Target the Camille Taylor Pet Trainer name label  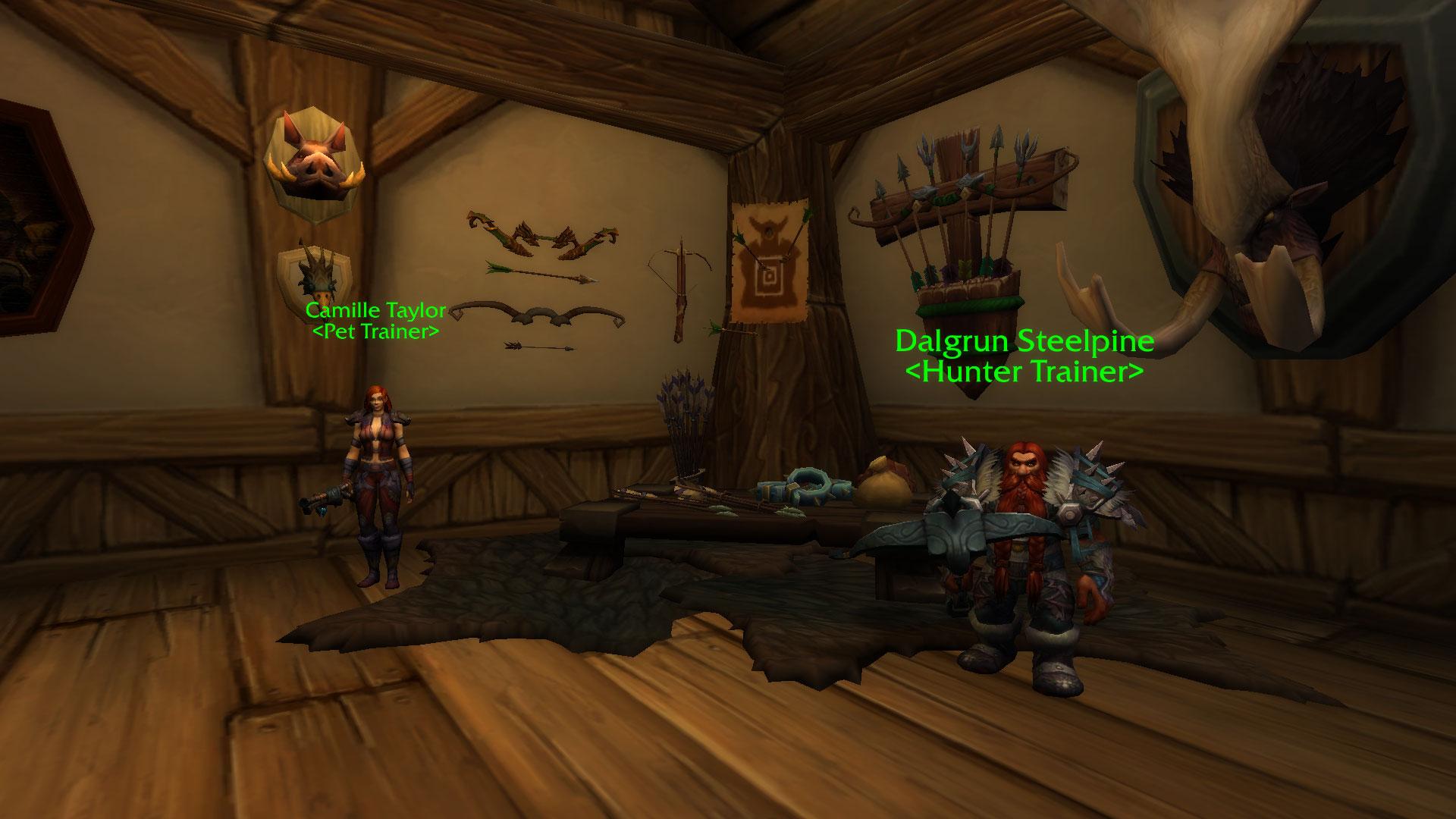click(x=375, y=321)
